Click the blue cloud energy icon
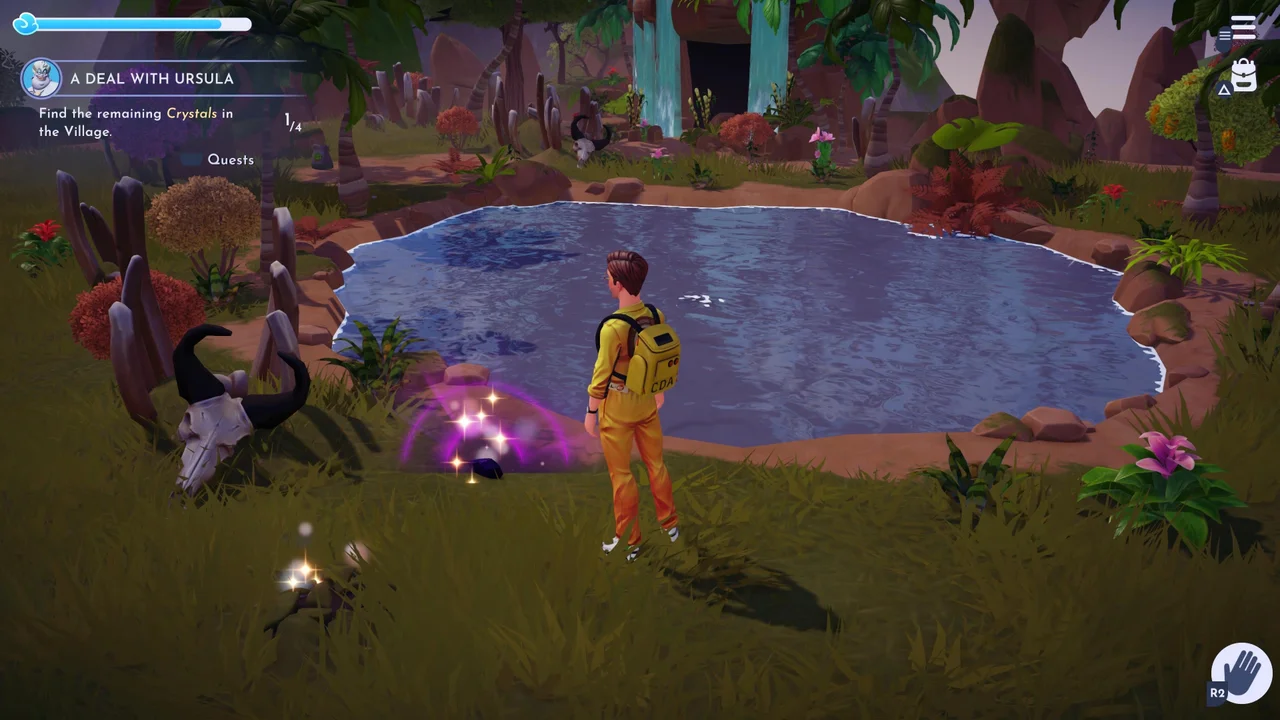Viewport: 1280px width, 720px height. pyautogui.click(x=25, y=24)
